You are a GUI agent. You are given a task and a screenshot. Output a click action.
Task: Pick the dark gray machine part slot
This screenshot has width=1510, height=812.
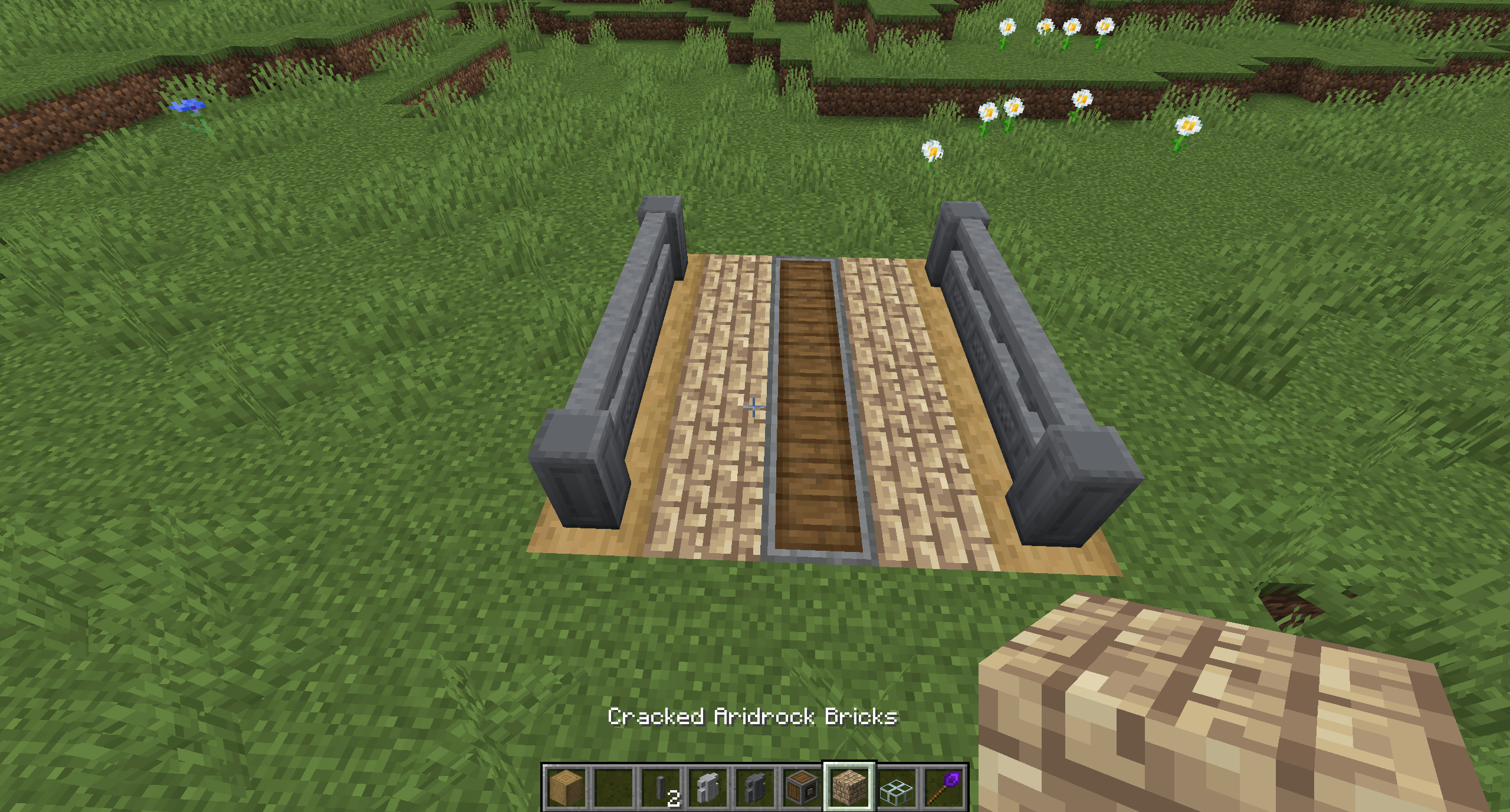[755, 787]
